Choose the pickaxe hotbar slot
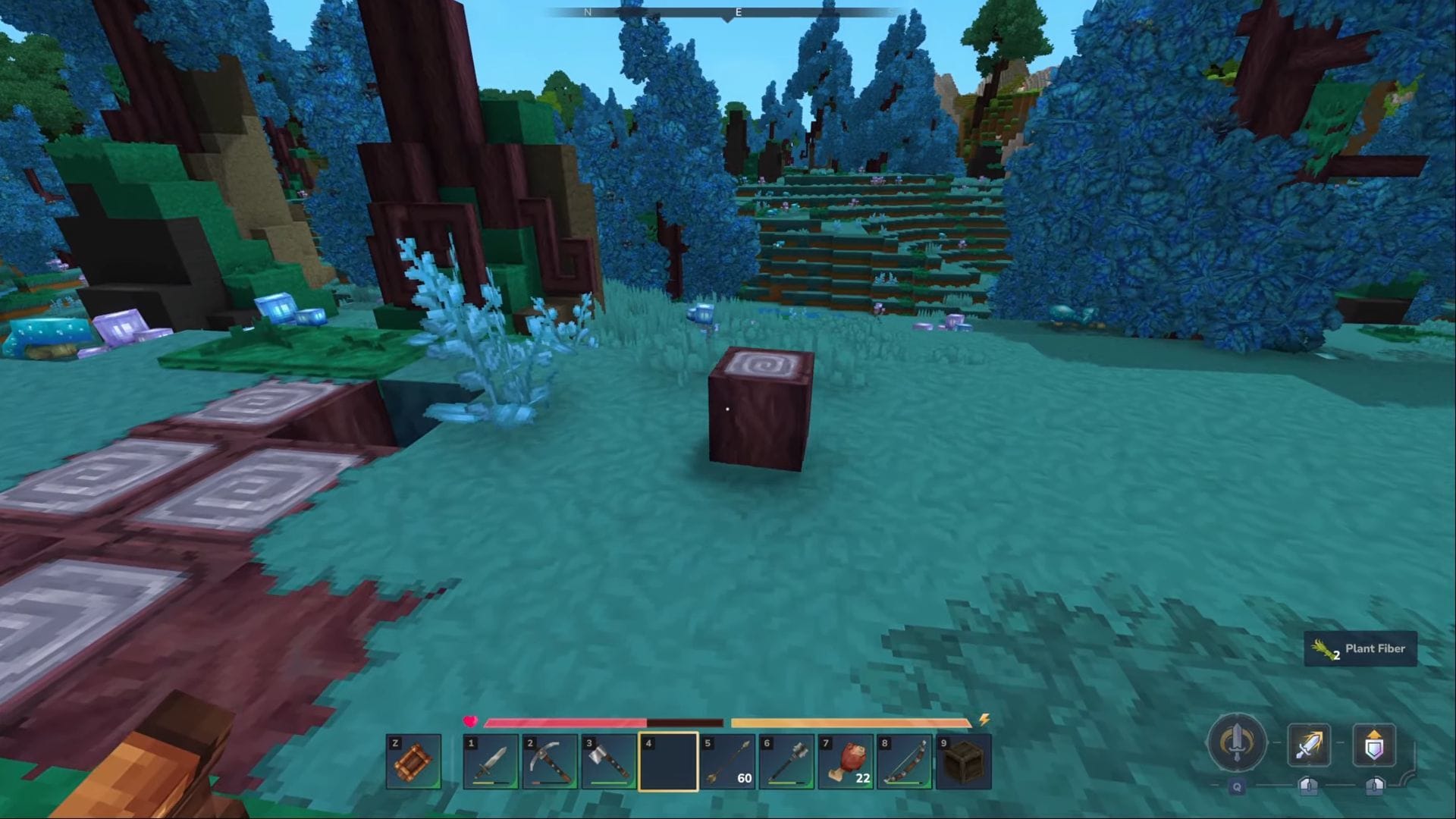The height and width of the screenshot is (819, 1456). coord(550,762)
